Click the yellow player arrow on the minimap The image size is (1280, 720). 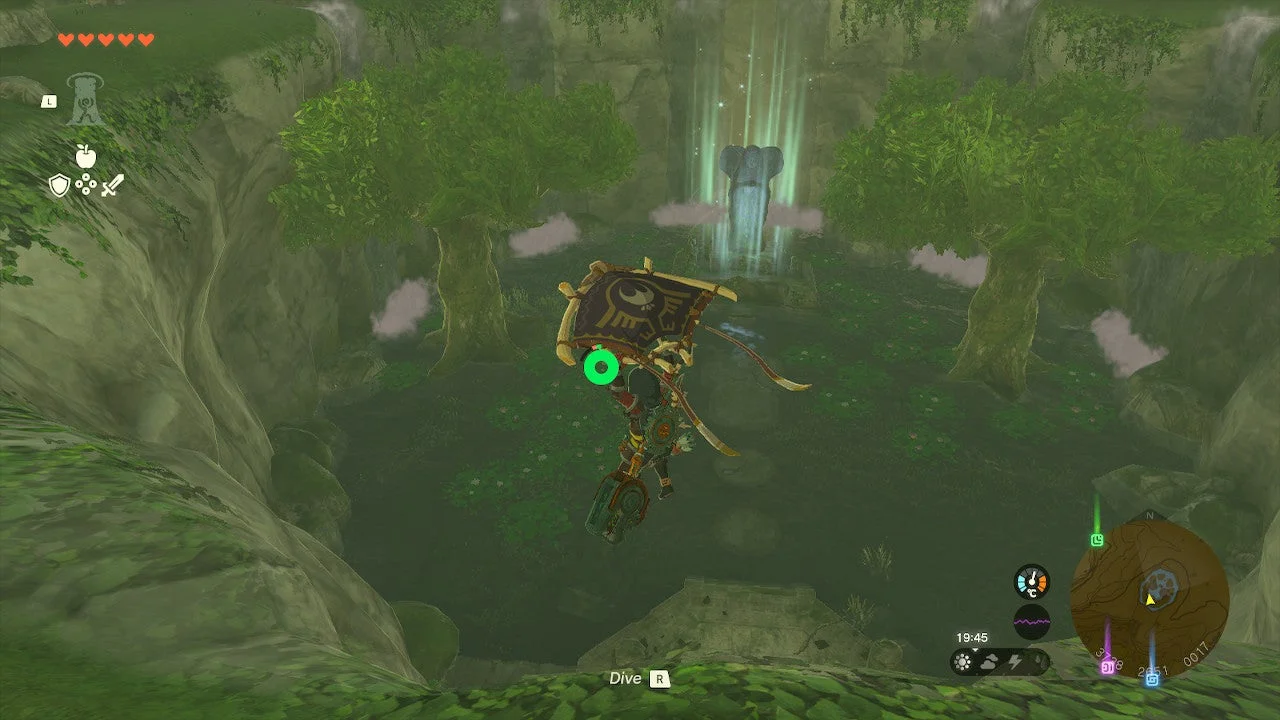pos(1150,600)
